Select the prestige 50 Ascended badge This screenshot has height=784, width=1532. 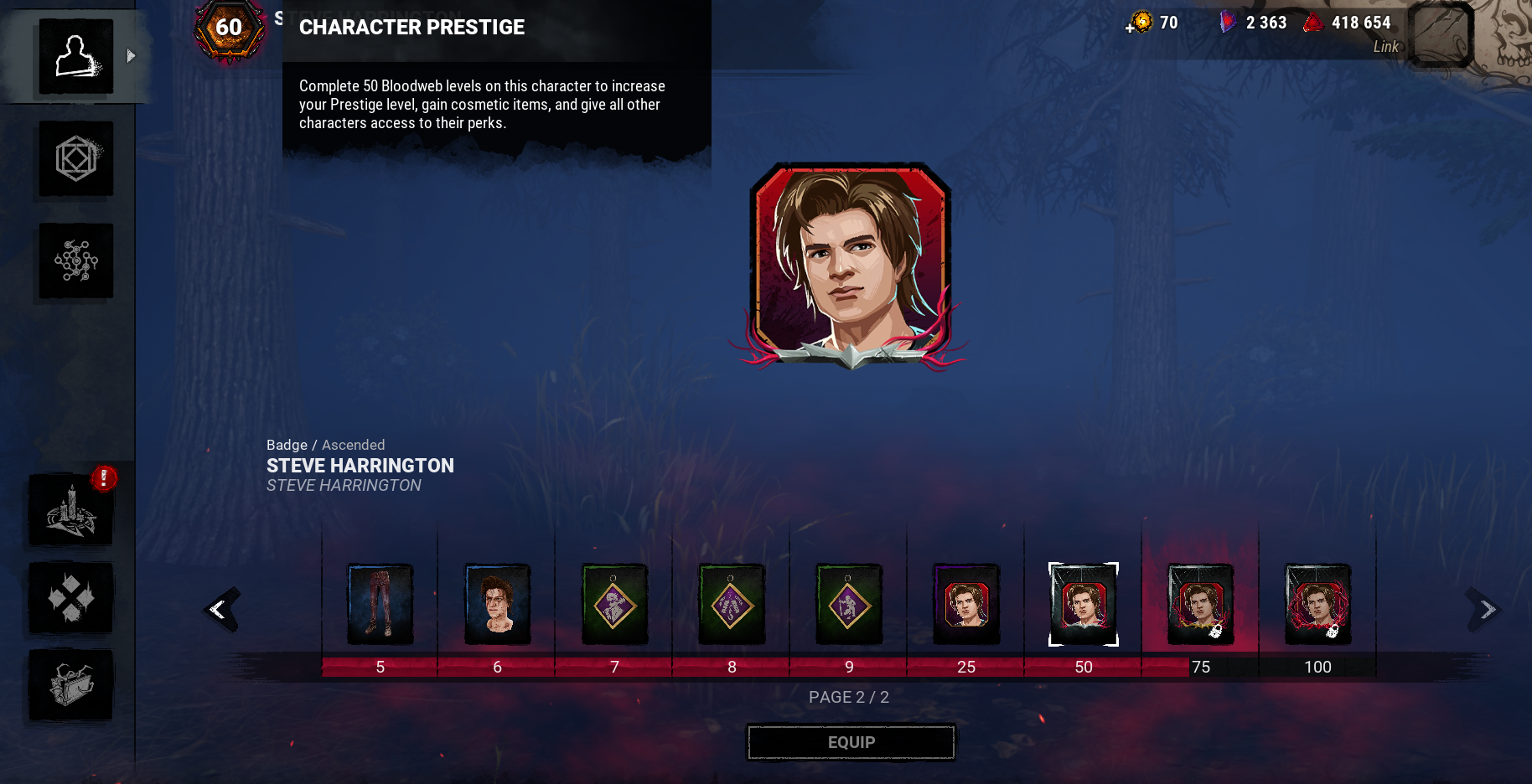click(1084, 605)
